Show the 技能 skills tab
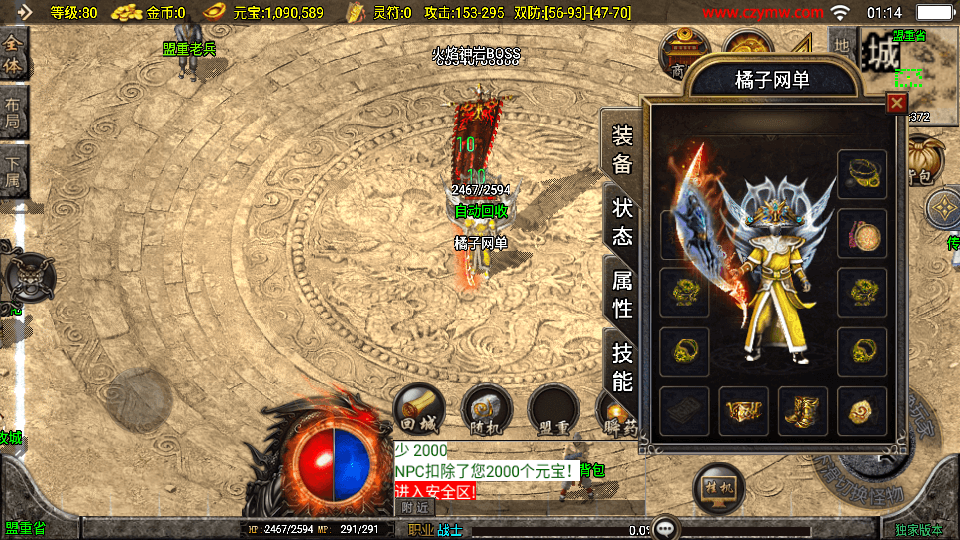The height and width of the screenshot is (540, 960). [x=622, y=366]
